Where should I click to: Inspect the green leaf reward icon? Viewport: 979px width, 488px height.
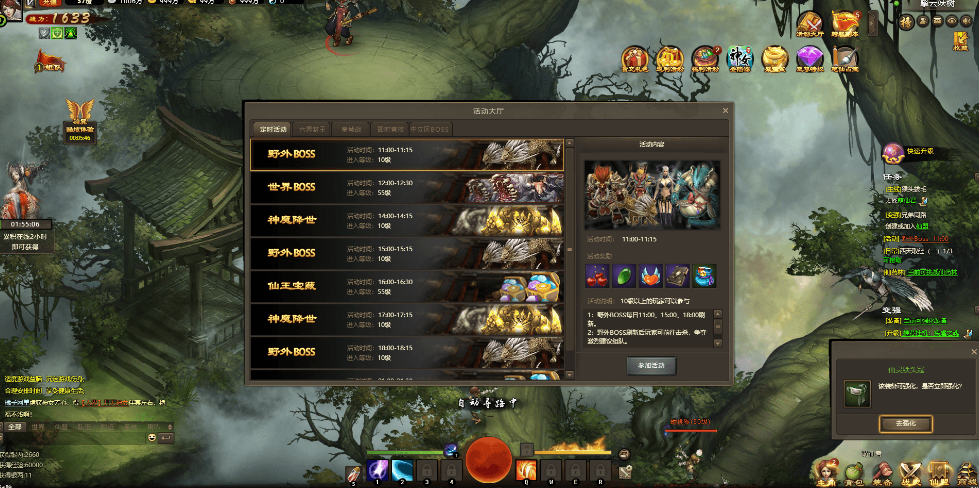pos(622,274)
